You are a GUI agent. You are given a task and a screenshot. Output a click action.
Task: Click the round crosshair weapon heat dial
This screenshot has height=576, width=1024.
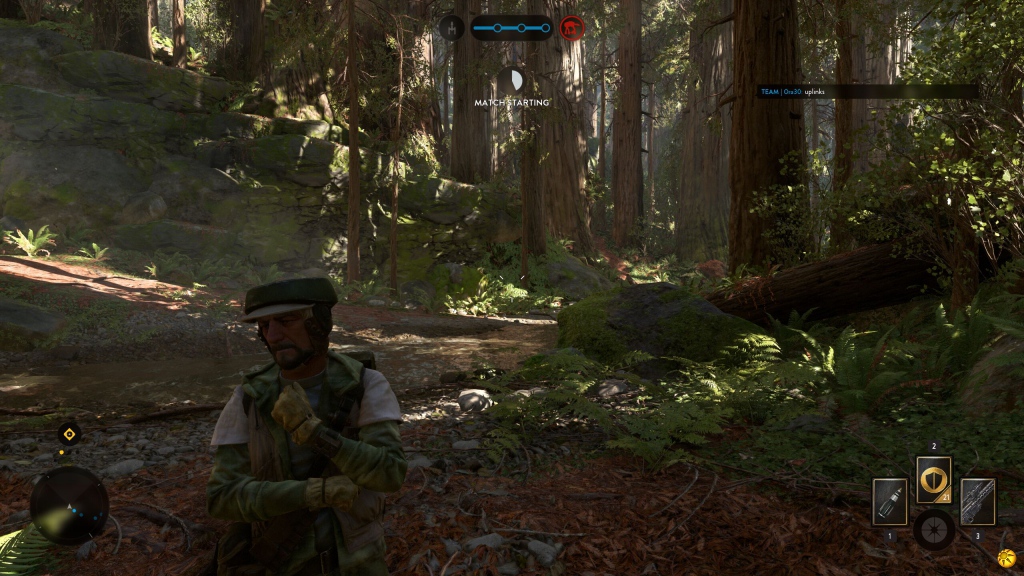point(934,529)
